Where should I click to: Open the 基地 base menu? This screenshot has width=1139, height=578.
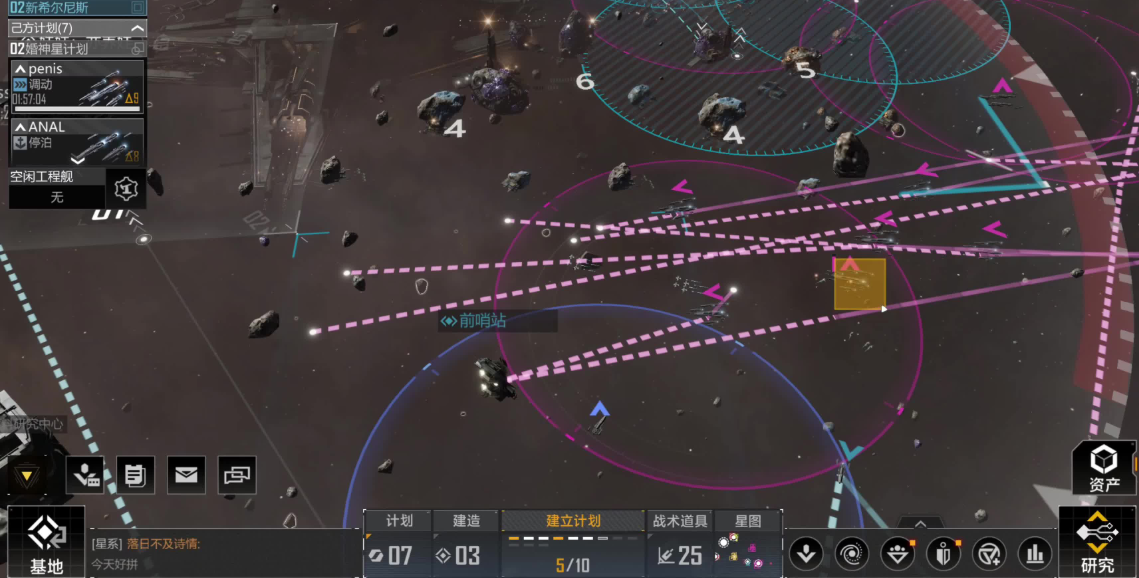pos(45,543)
